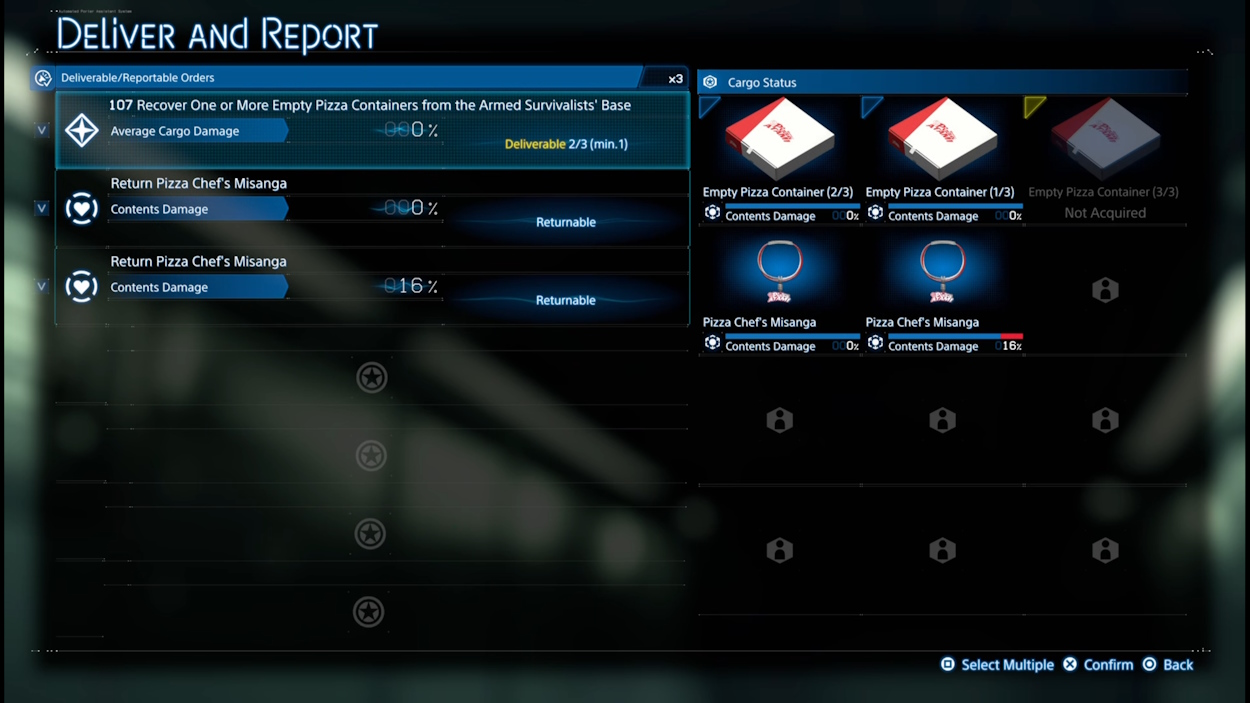Viewport: 1250px width, 703px height.
Task: Go Back from Deliver and Report
Action: [1168, 665]
